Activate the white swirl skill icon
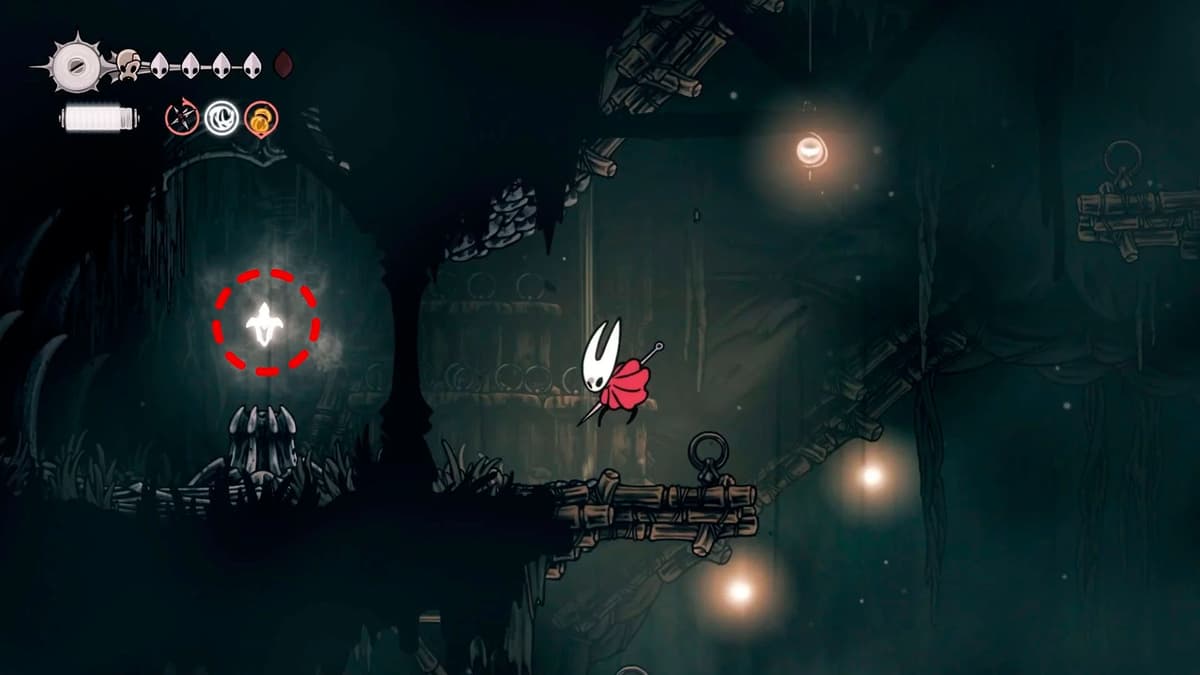The width and height of the screenshot is (1200, 675). point(221,119)
